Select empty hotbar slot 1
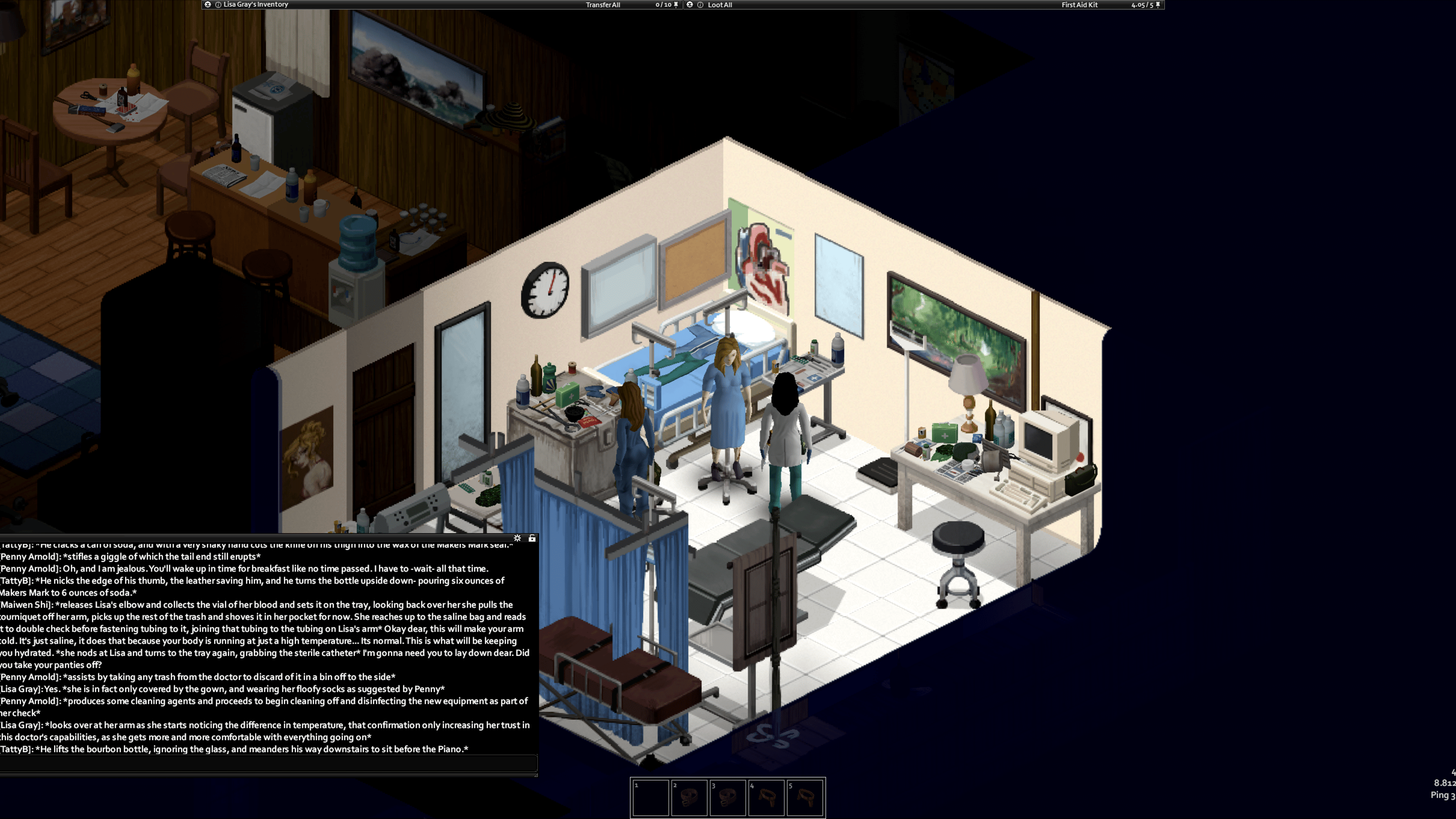 coord(651,798)
